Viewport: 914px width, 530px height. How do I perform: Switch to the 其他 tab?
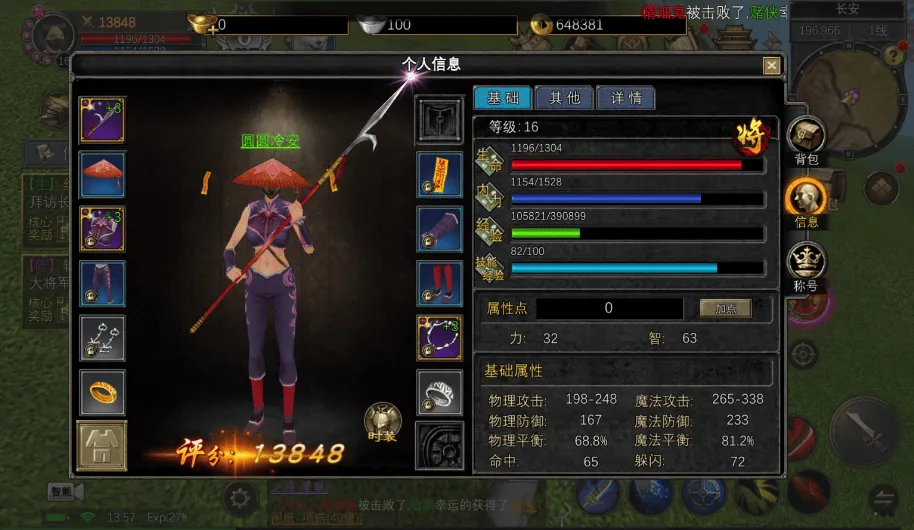coord(564,98)
